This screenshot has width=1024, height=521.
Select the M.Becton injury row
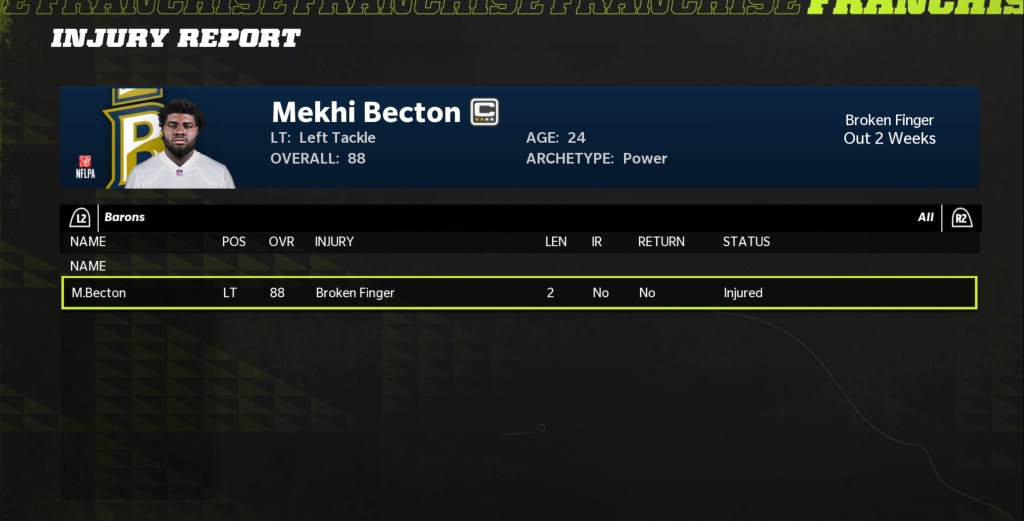[518, 293]
